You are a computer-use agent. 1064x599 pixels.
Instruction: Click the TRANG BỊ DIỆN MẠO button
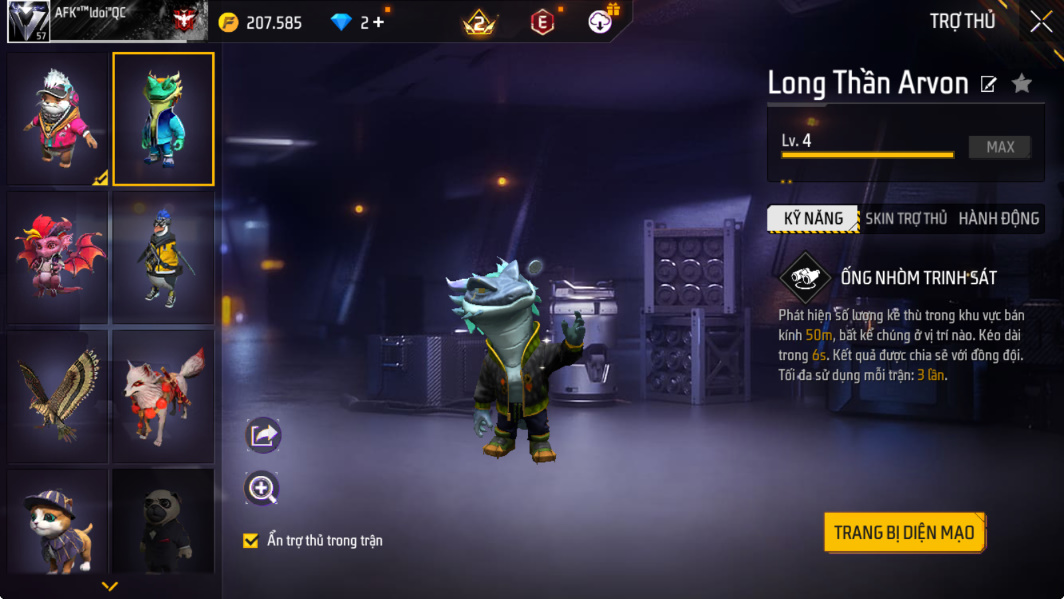tap(904, 532)
